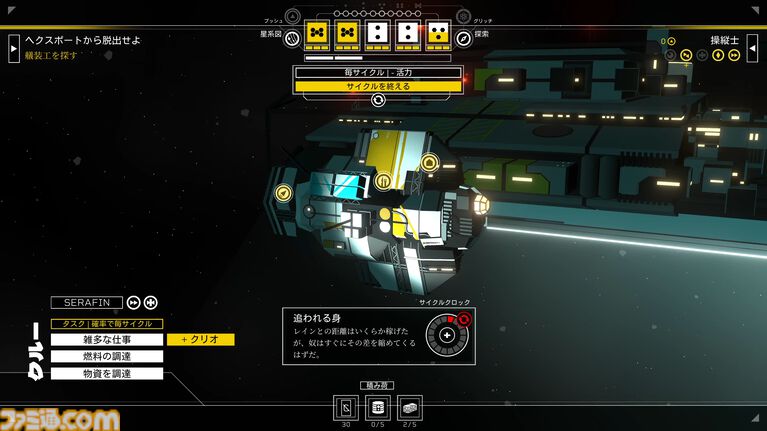
Task: Expand the objective panel with the left arrow
Action: (x=14, y=47)
